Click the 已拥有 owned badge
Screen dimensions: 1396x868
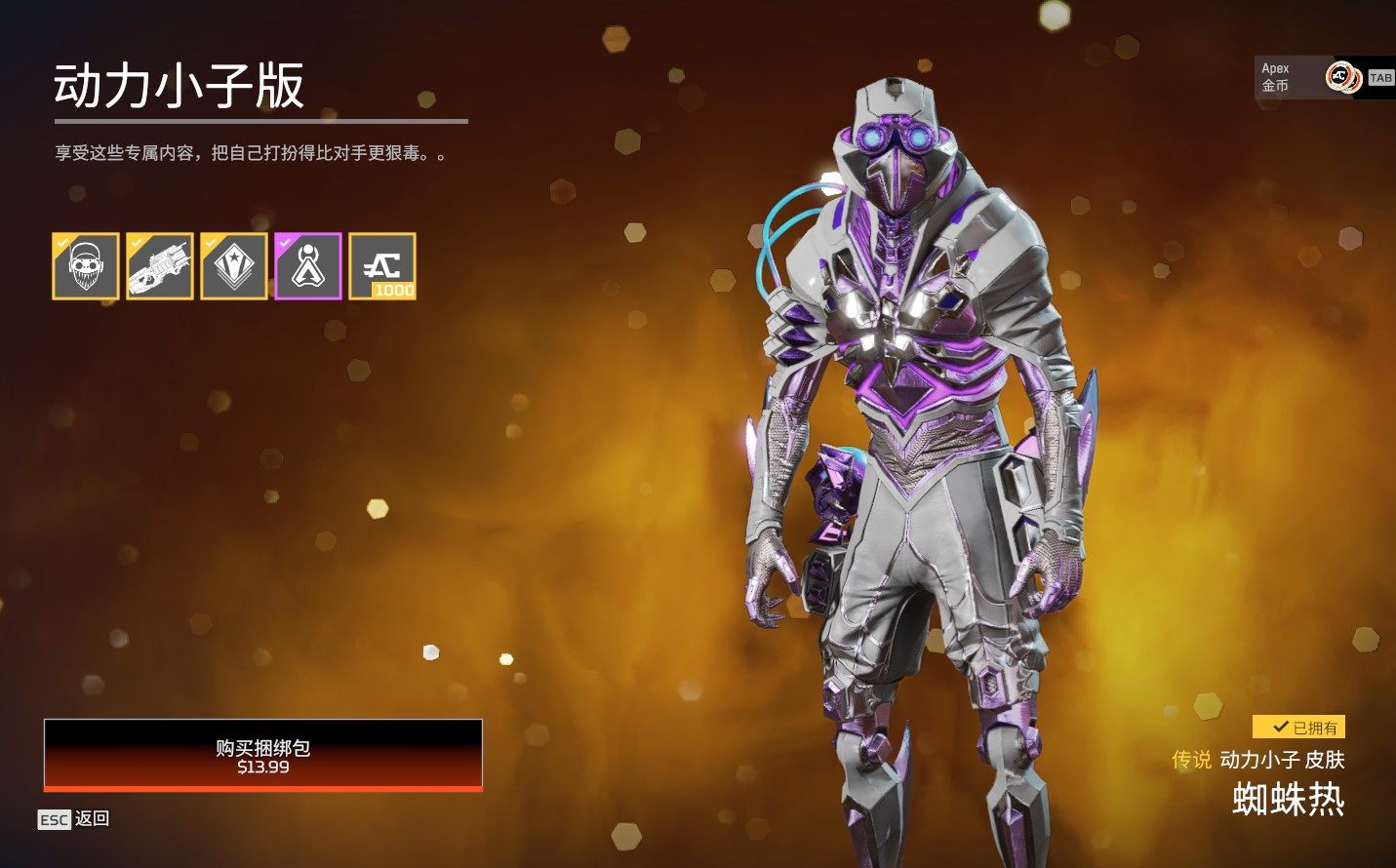point(1298,727)
